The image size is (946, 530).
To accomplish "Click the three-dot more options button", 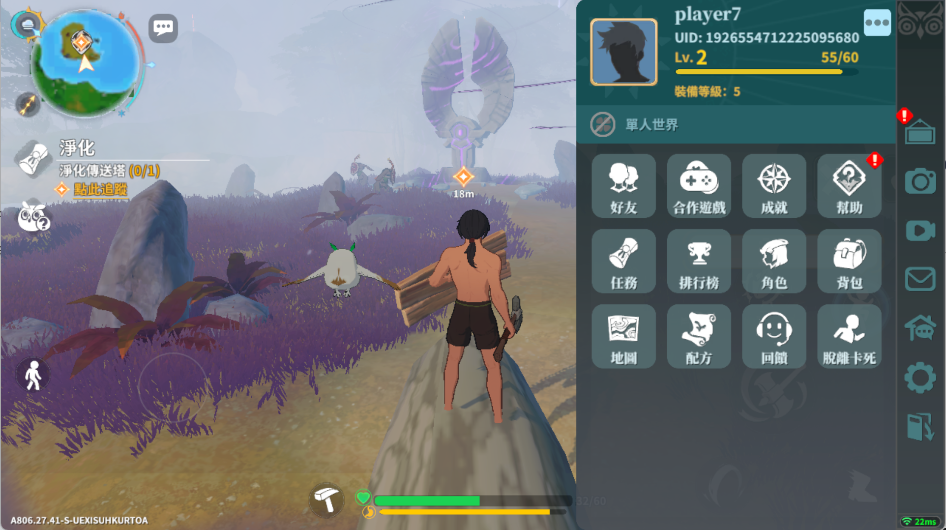I will coord(877,23).
